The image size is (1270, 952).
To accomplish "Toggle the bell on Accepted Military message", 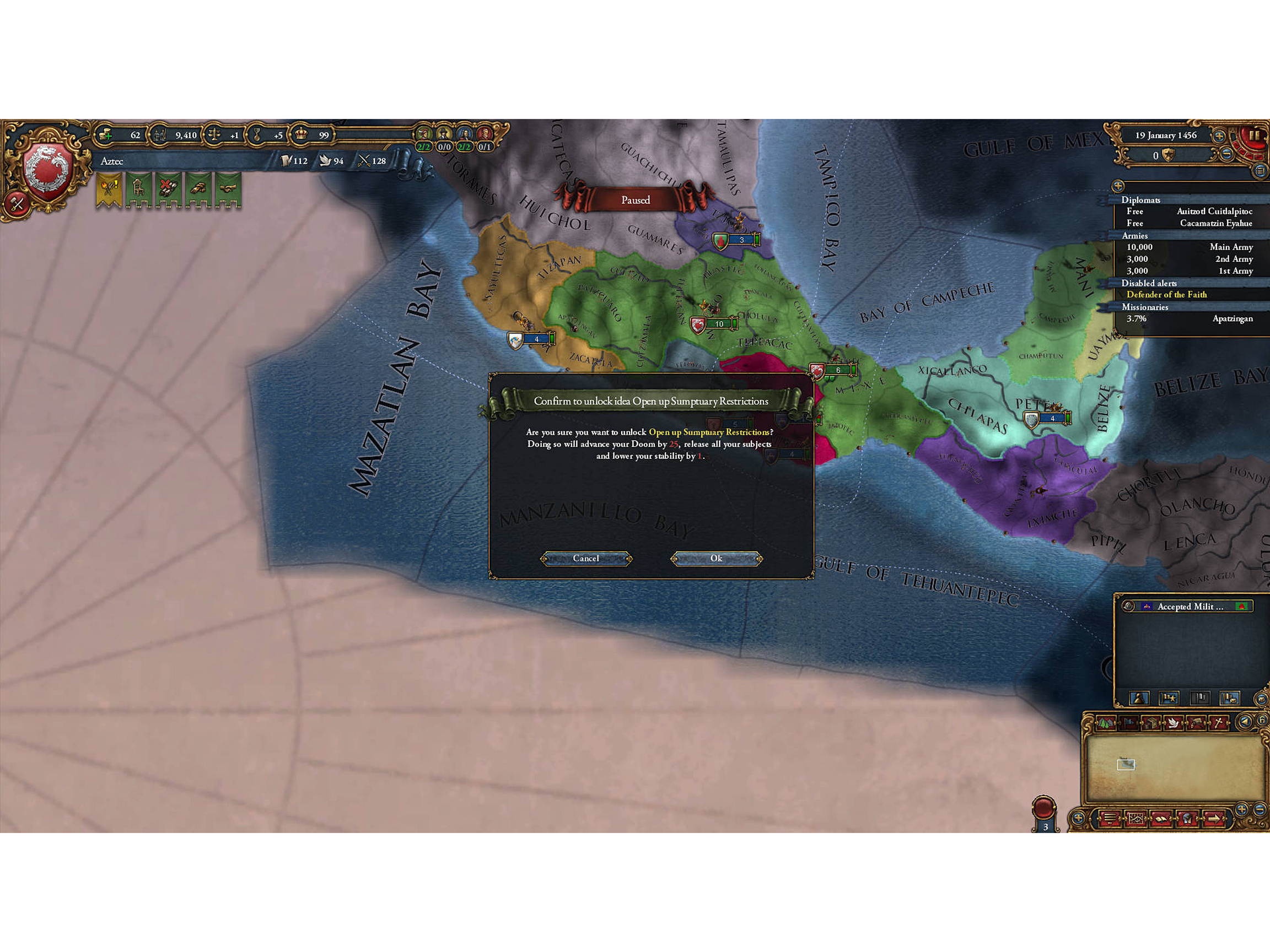I will tap(1241, 607).
